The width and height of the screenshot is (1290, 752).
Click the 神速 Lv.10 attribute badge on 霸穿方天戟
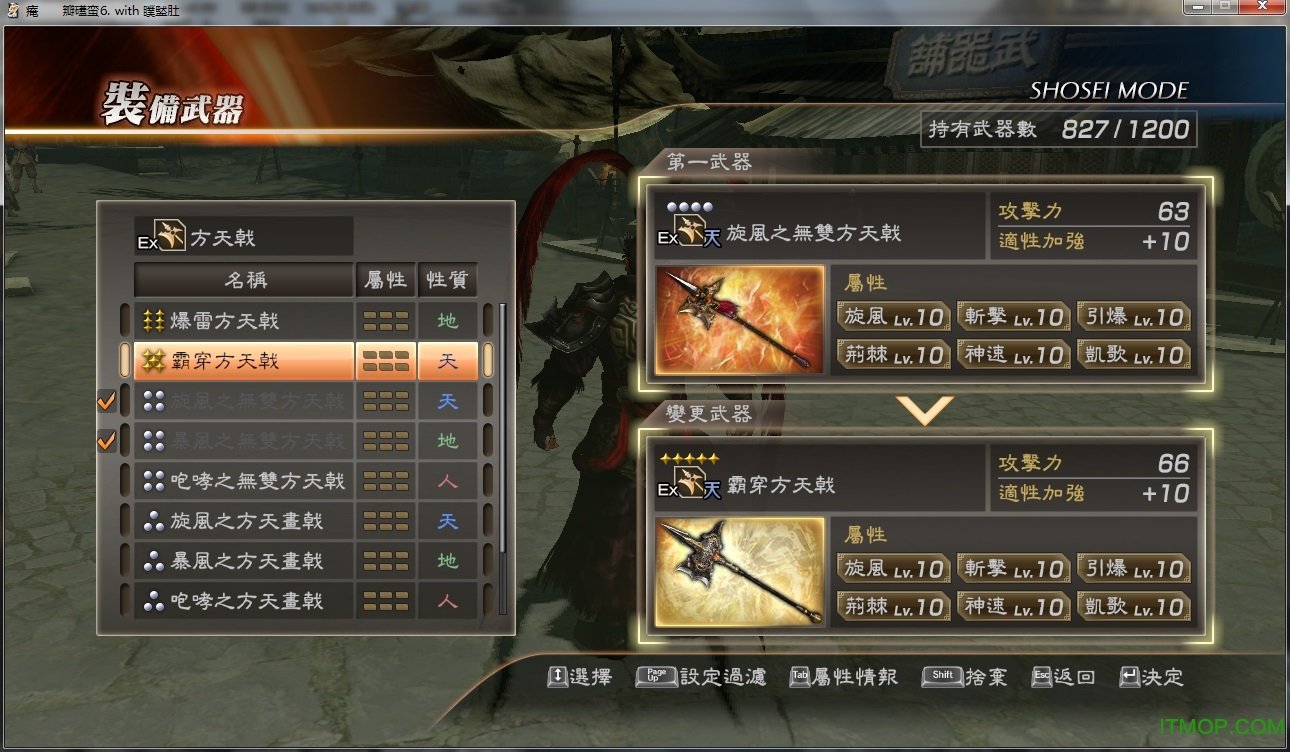click(1013, 606)
